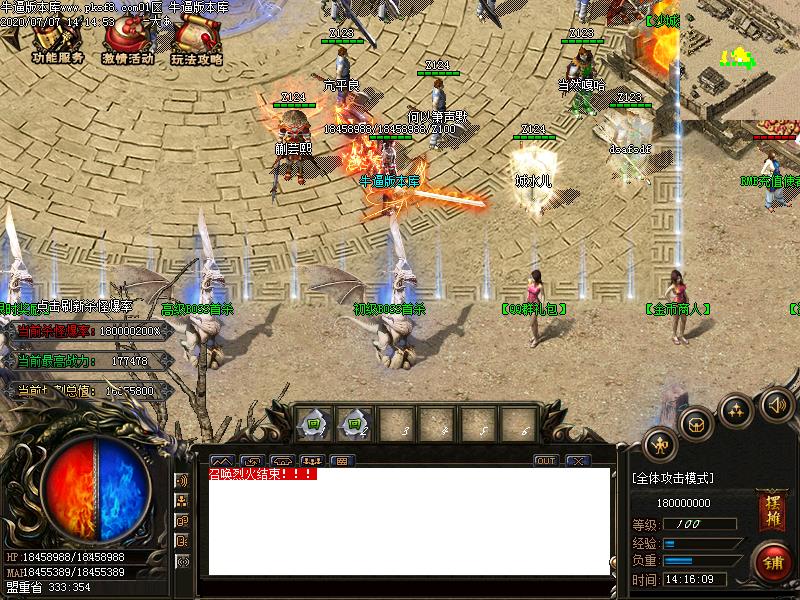Select the first chat tab above chat box
Viewport: 800px width, 600px height.
[x=222, y=461]
